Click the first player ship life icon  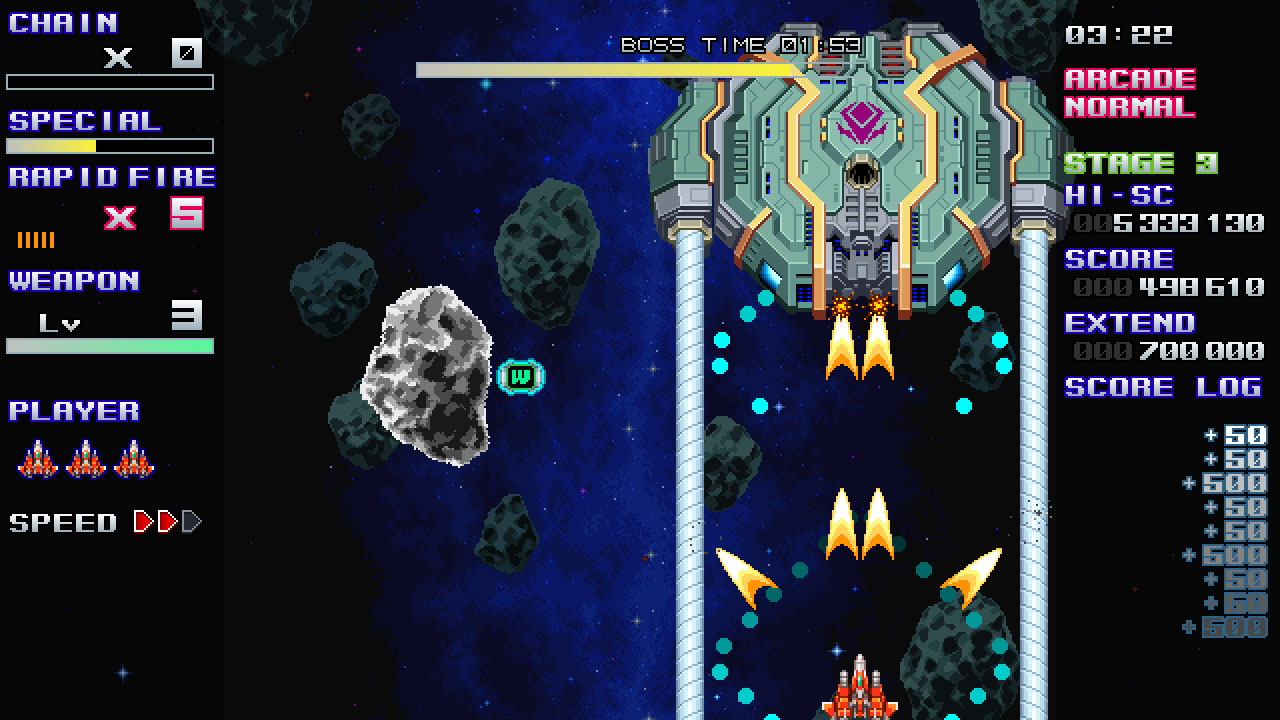[x=38, y=458]
